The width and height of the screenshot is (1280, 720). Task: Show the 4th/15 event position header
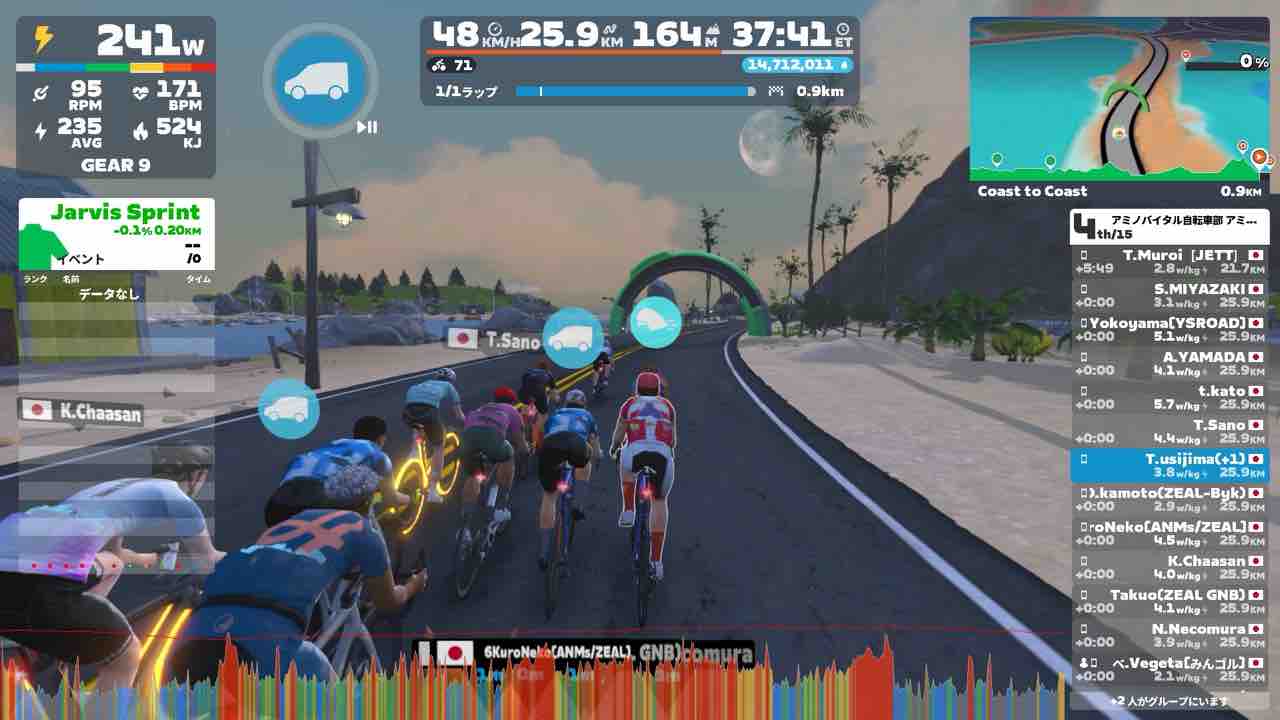pyautogui.click(x=1169, y=226)
